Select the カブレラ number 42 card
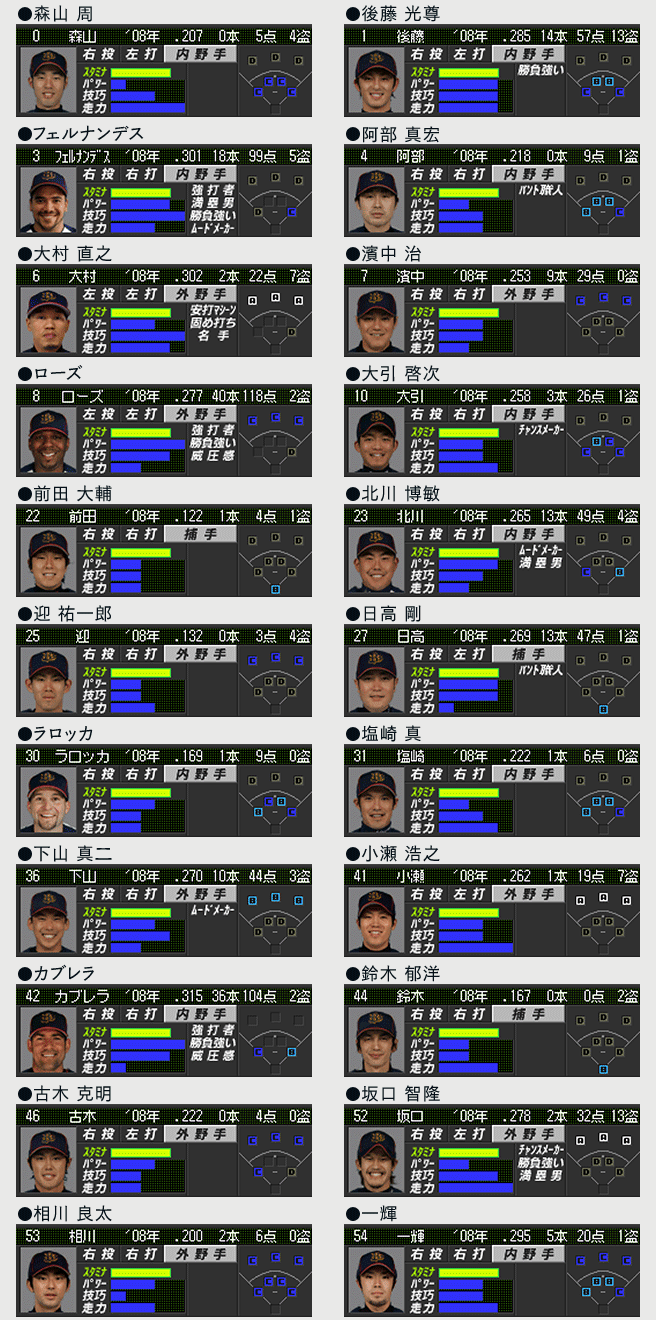The width and height of the screenshot is (656, 1320). (x=164, y=1031)
